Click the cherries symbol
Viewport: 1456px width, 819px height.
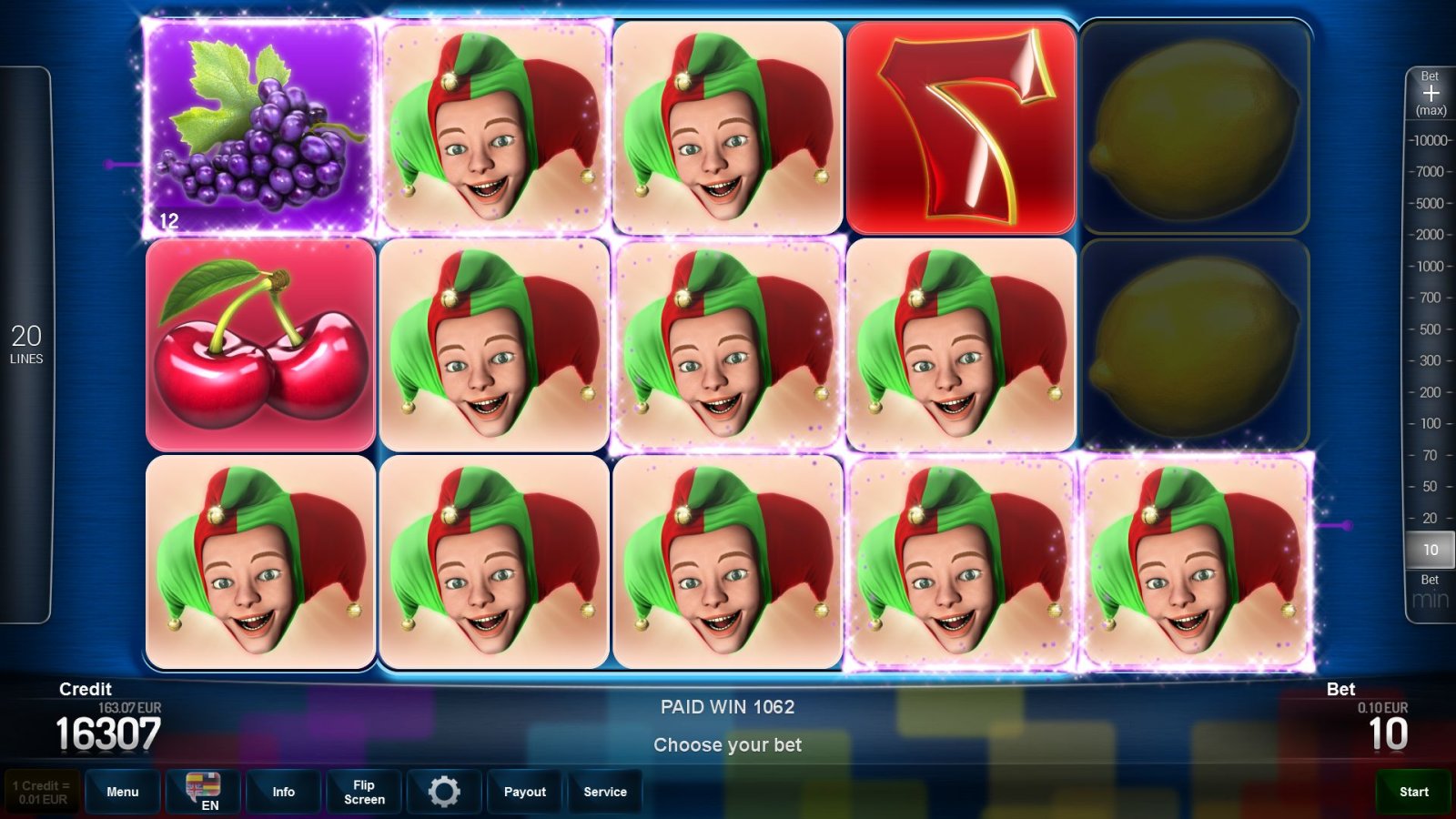click(x=259, y=344)
